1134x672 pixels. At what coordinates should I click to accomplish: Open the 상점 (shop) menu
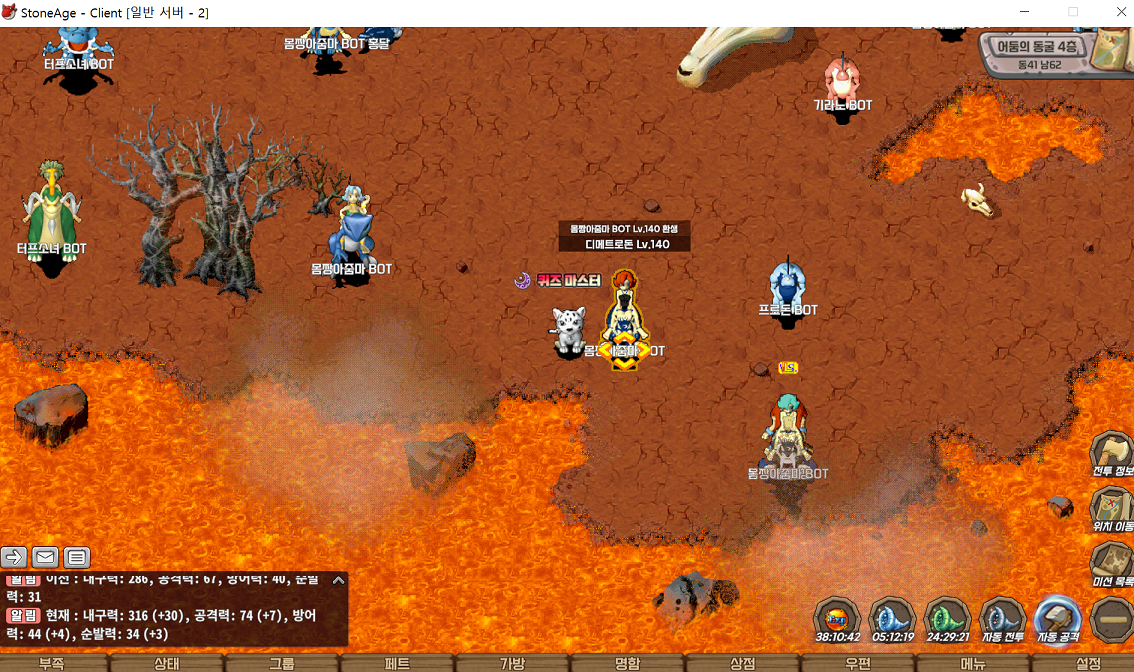pyautogui.click(x=742, y=663)
